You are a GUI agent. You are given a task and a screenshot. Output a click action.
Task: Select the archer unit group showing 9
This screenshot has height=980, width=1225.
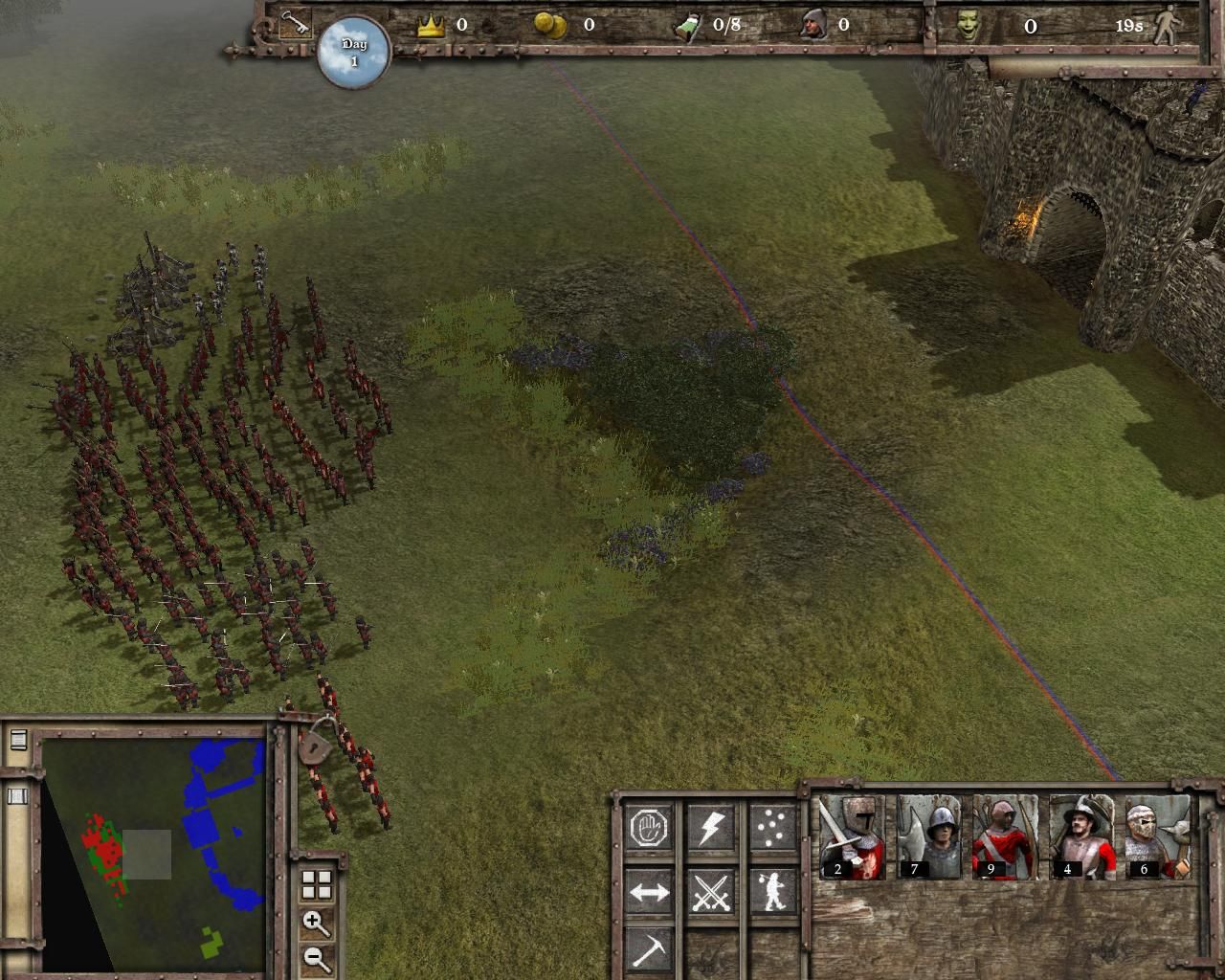coord(1005,837)
